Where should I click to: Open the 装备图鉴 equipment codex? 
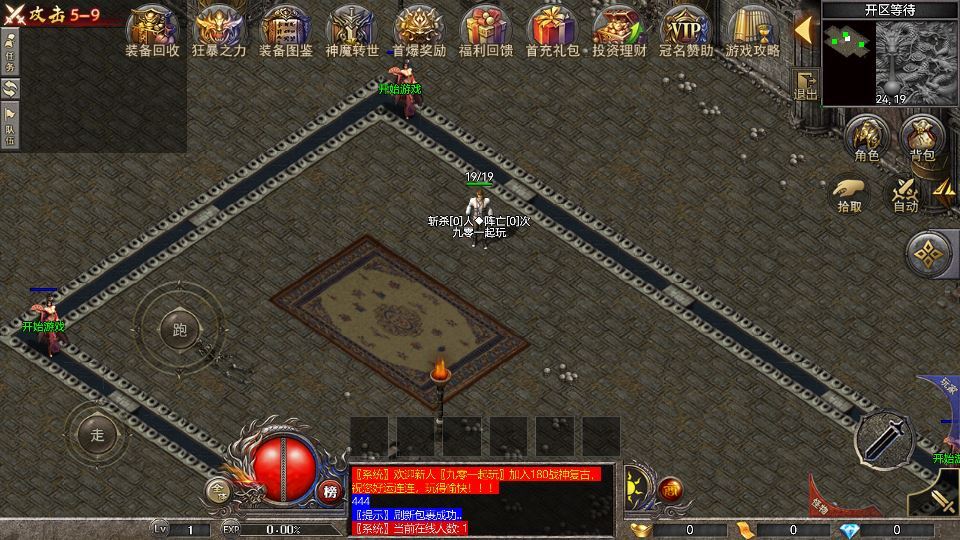pos(286,30)
